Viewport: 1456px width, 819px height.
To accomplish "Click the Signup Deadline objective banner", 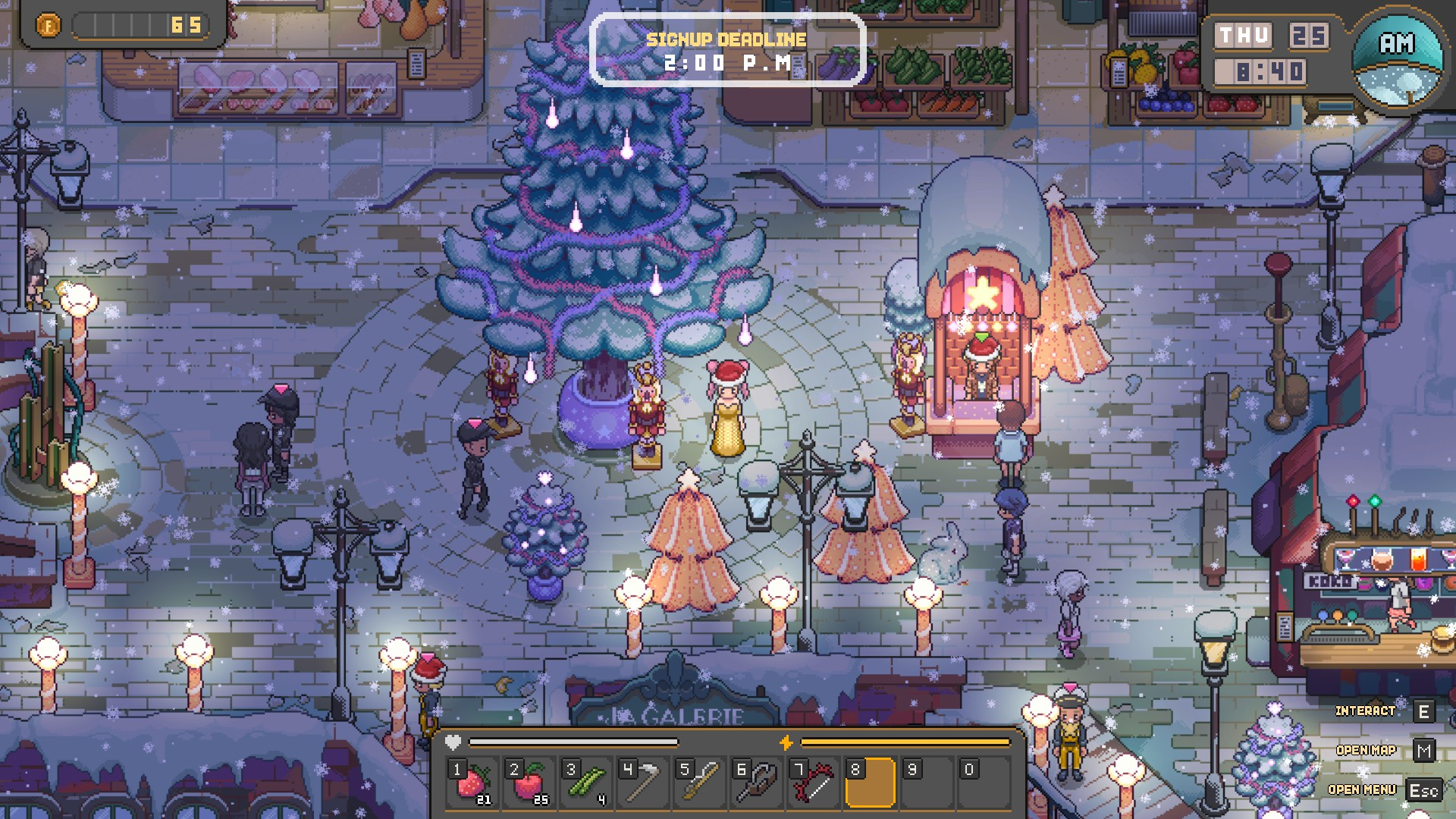I will pyautogui.click(x=727, y=50).
